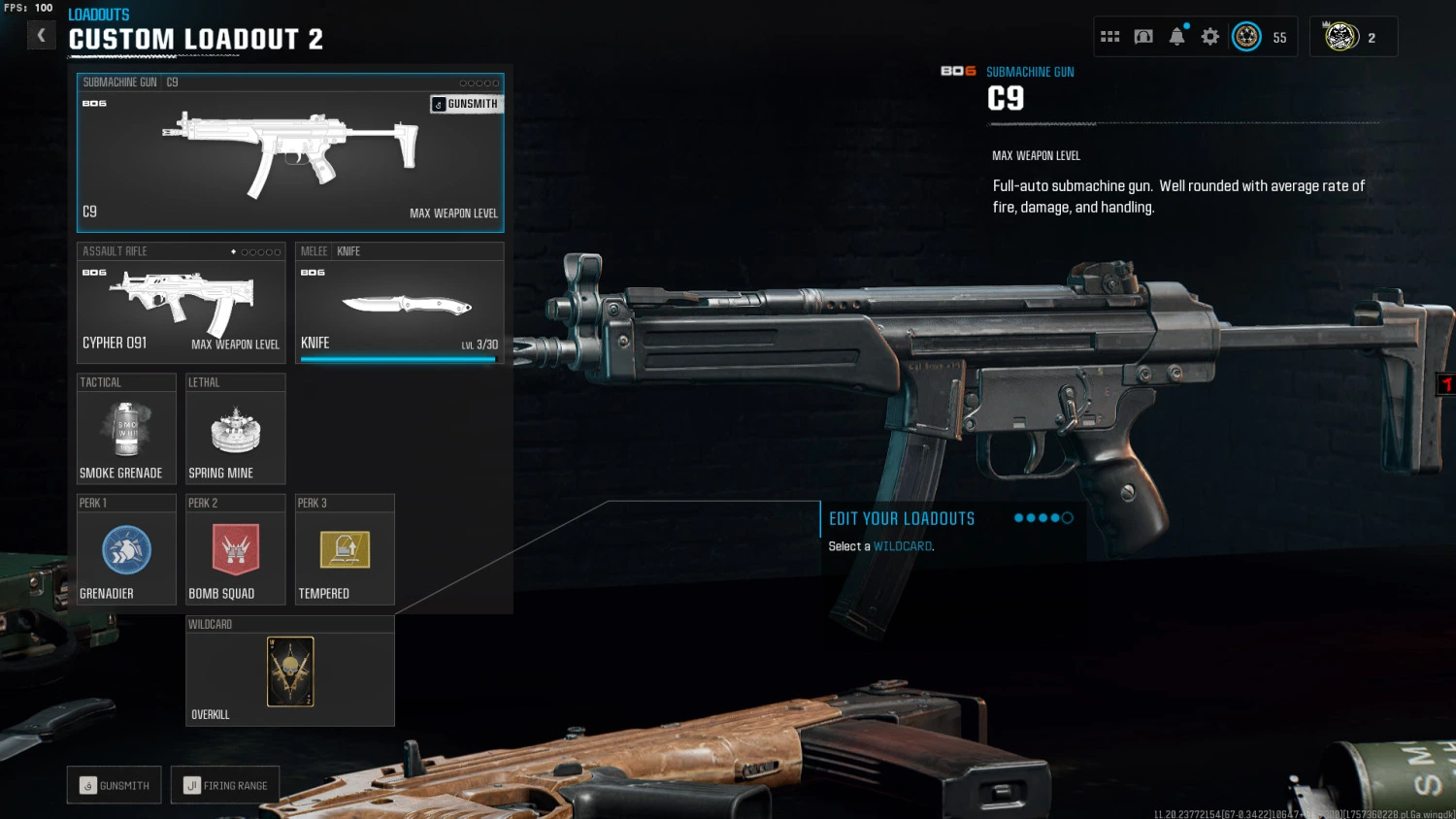Image resolution: width=1456 pixels, height=819 pixels.
Task: Change the Smoke Grenade tactical
Action: (126, 429)
